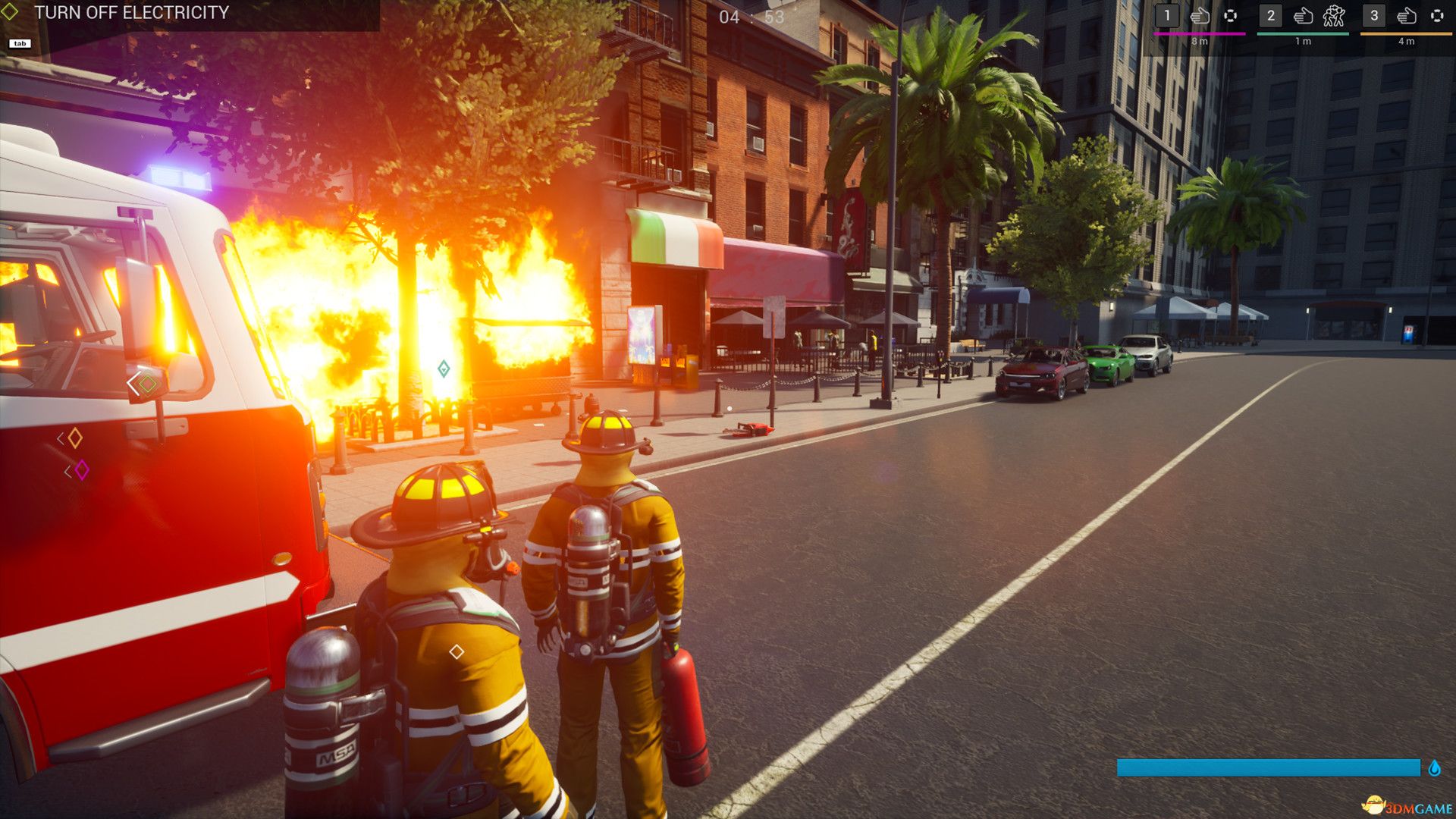The width and height of the screenshot is (1456, 819).
Task: Click the life ring icon next to Squad 1
Action: (1230, 16)
